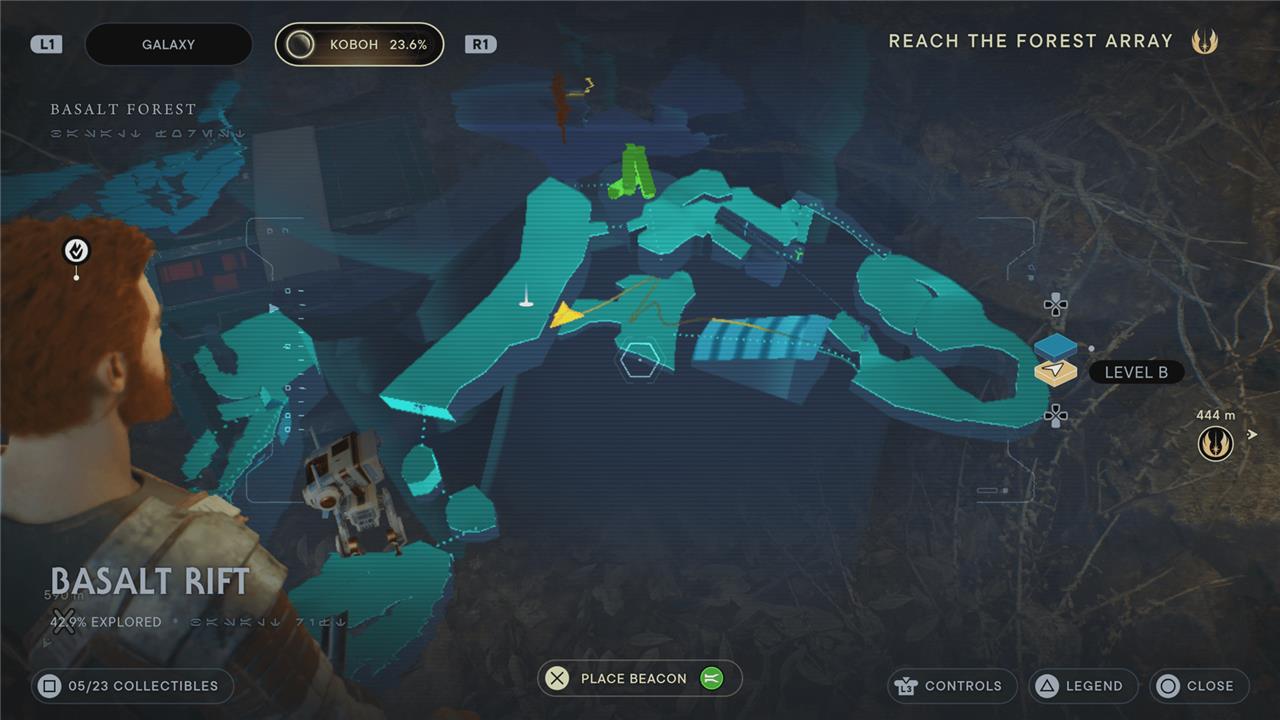Switch to the Galaxy map tab
Image resolution: width=1280 pixels, height=720 pixels.
168,45
